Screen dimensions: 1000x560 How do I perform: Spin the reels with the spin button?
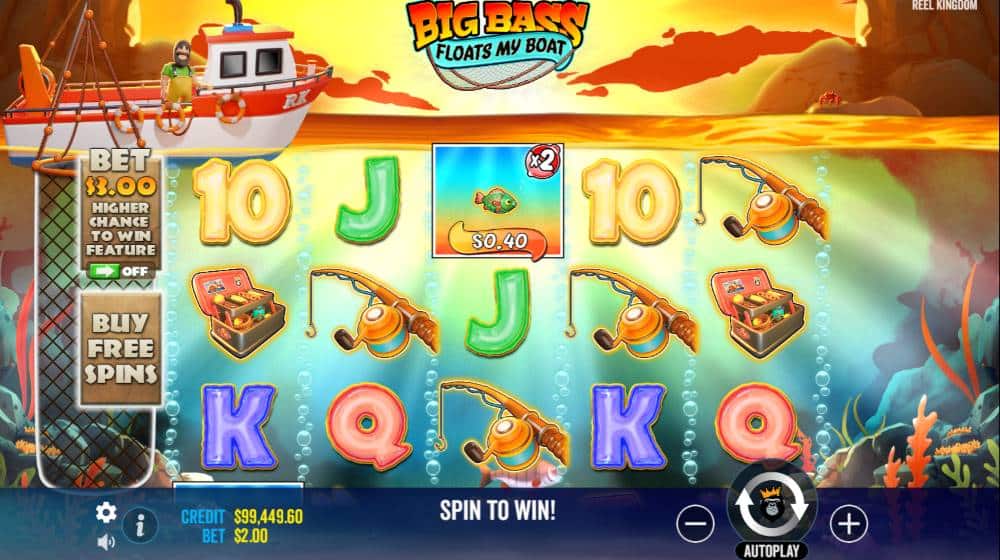click(772, 508)
